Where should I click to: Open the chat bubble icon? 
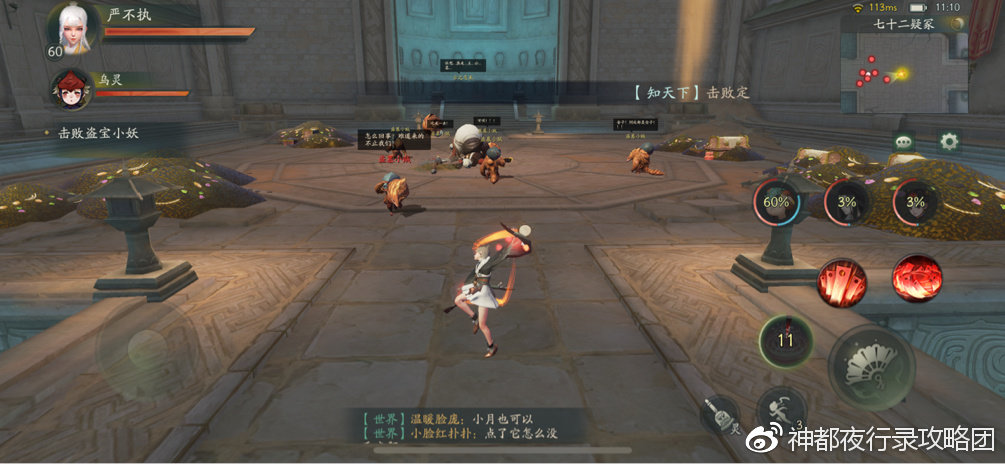coord(905,142)
